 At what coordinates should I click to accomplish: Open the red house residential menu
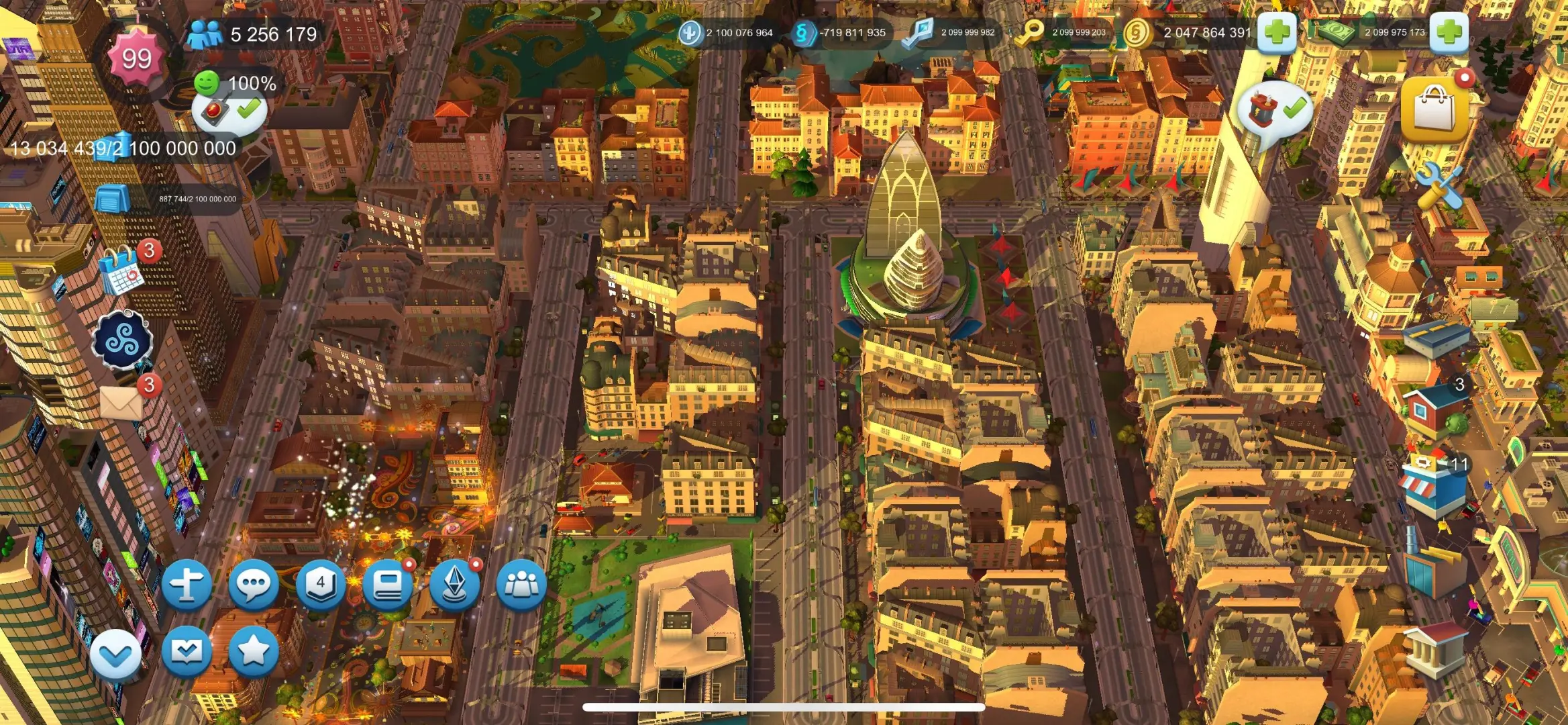point(1434,409)
